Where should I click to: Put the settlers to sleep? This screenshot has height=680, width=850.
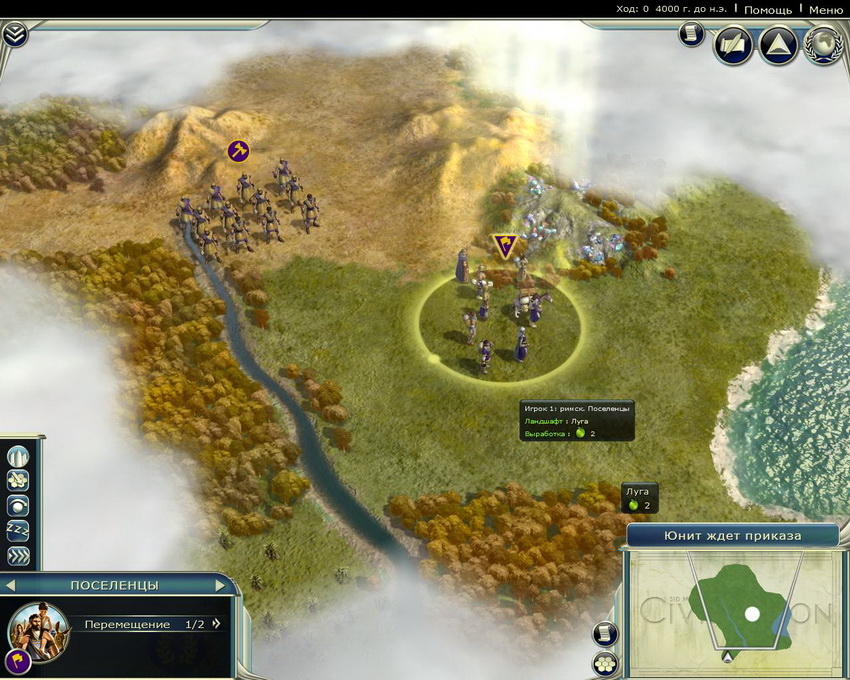pos(20,531)
